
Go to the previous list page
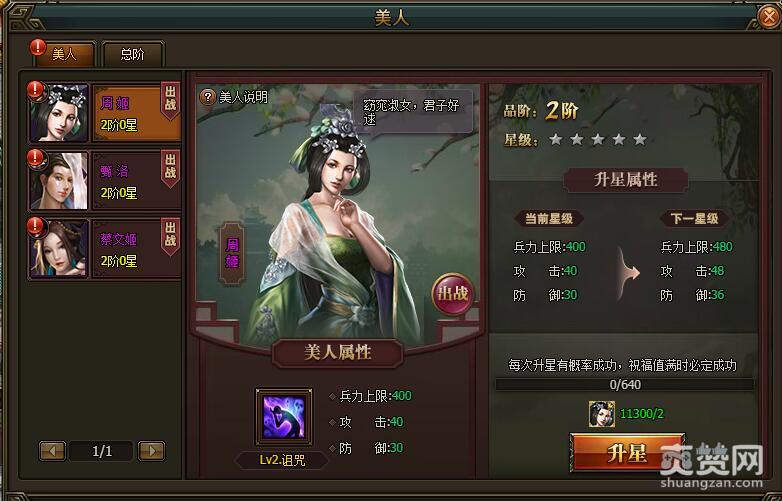52,451
